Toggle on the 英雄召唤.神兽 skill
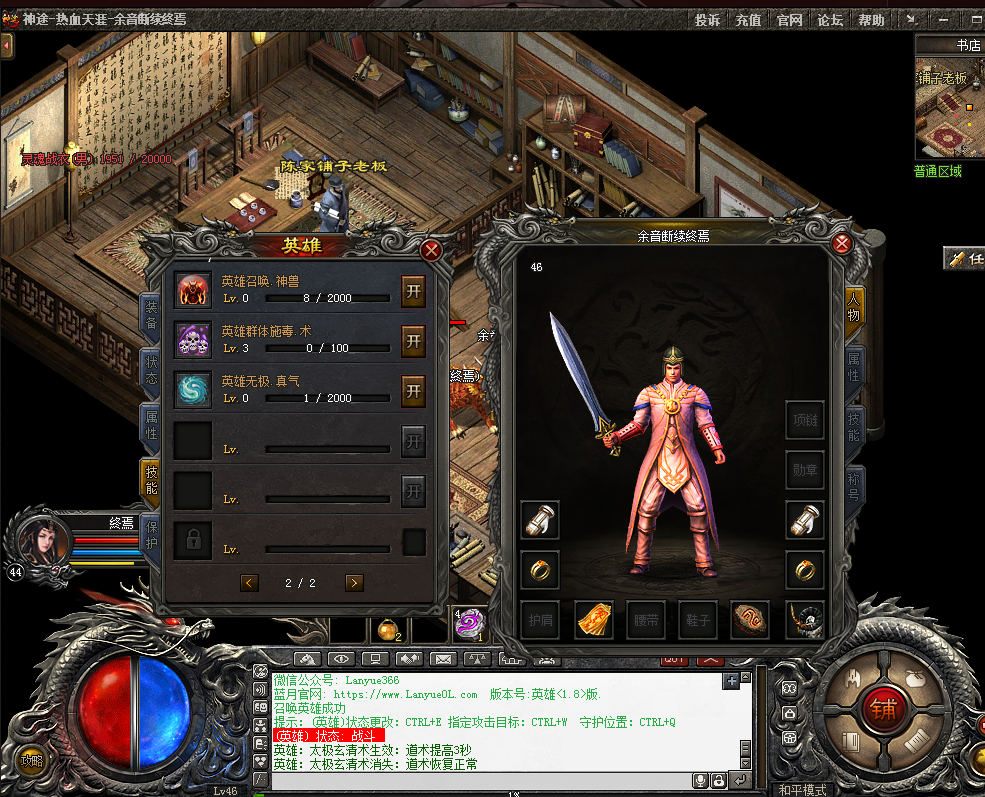Viewport: 985px width, 797px height. tap(413, 291)
